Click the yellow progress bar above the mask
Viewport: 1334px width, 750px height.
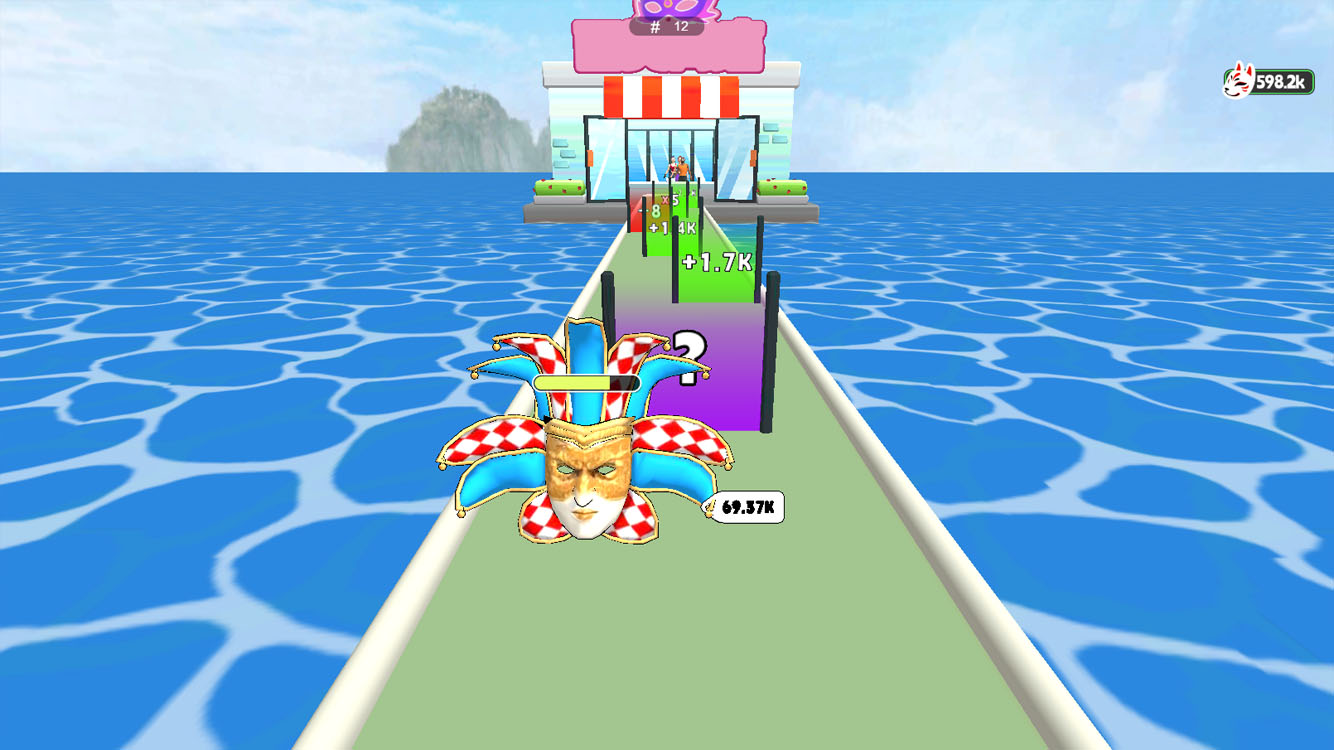(586, 383)
